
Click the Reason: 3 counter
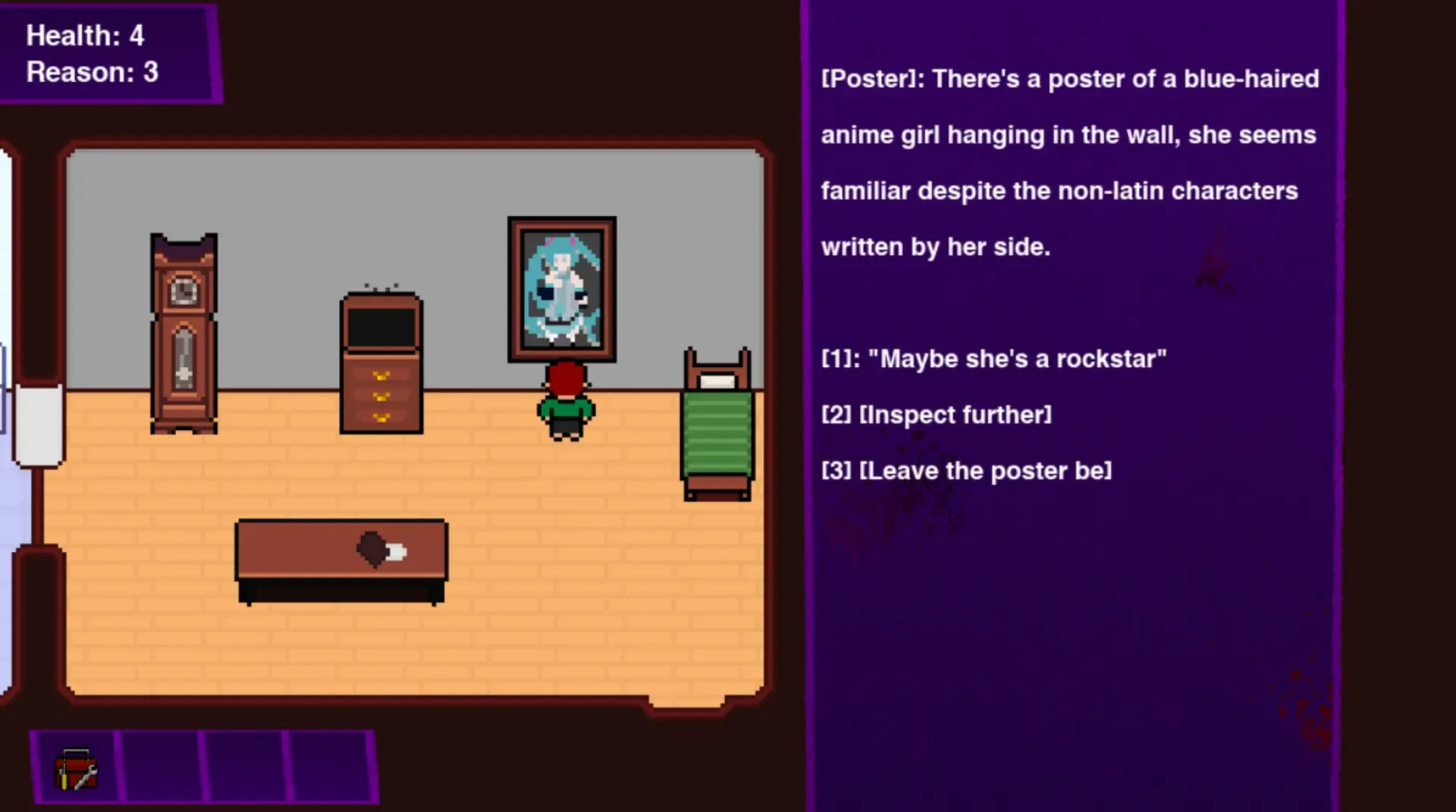point(91,73)
